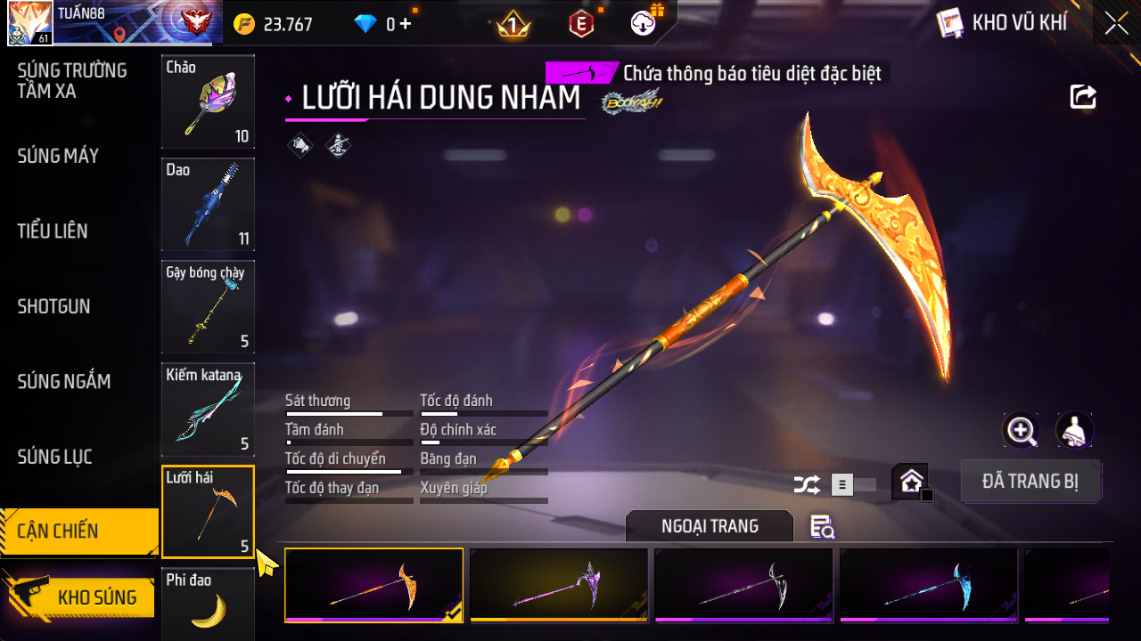This screenshot has height=641, width=1141.
Task: Choose the blue scythe skin thumbnail
Action: [x=929, y=585]
